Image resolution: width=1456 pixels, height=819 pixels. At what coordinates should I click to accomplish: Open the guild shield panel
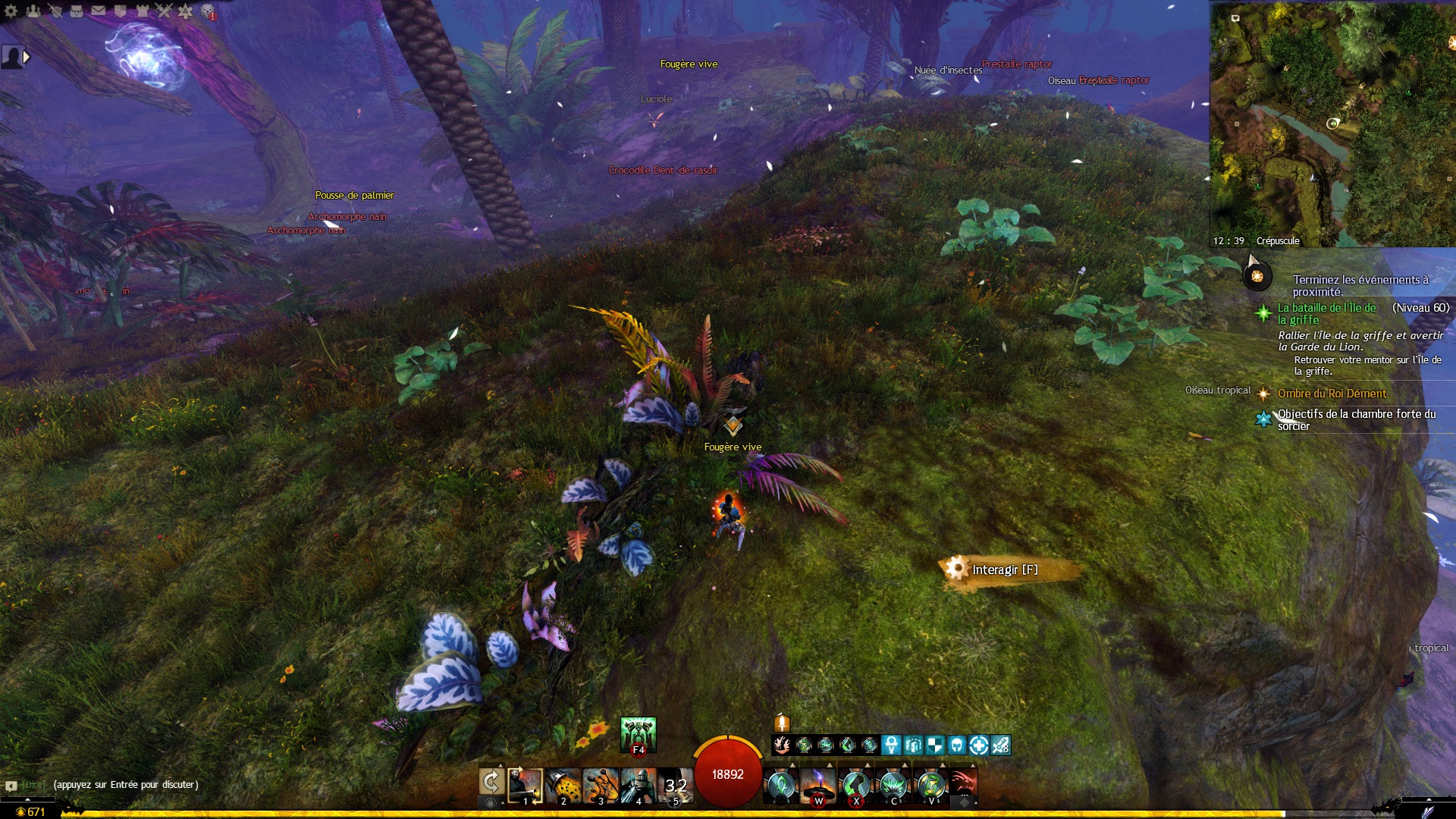point(120,11)
